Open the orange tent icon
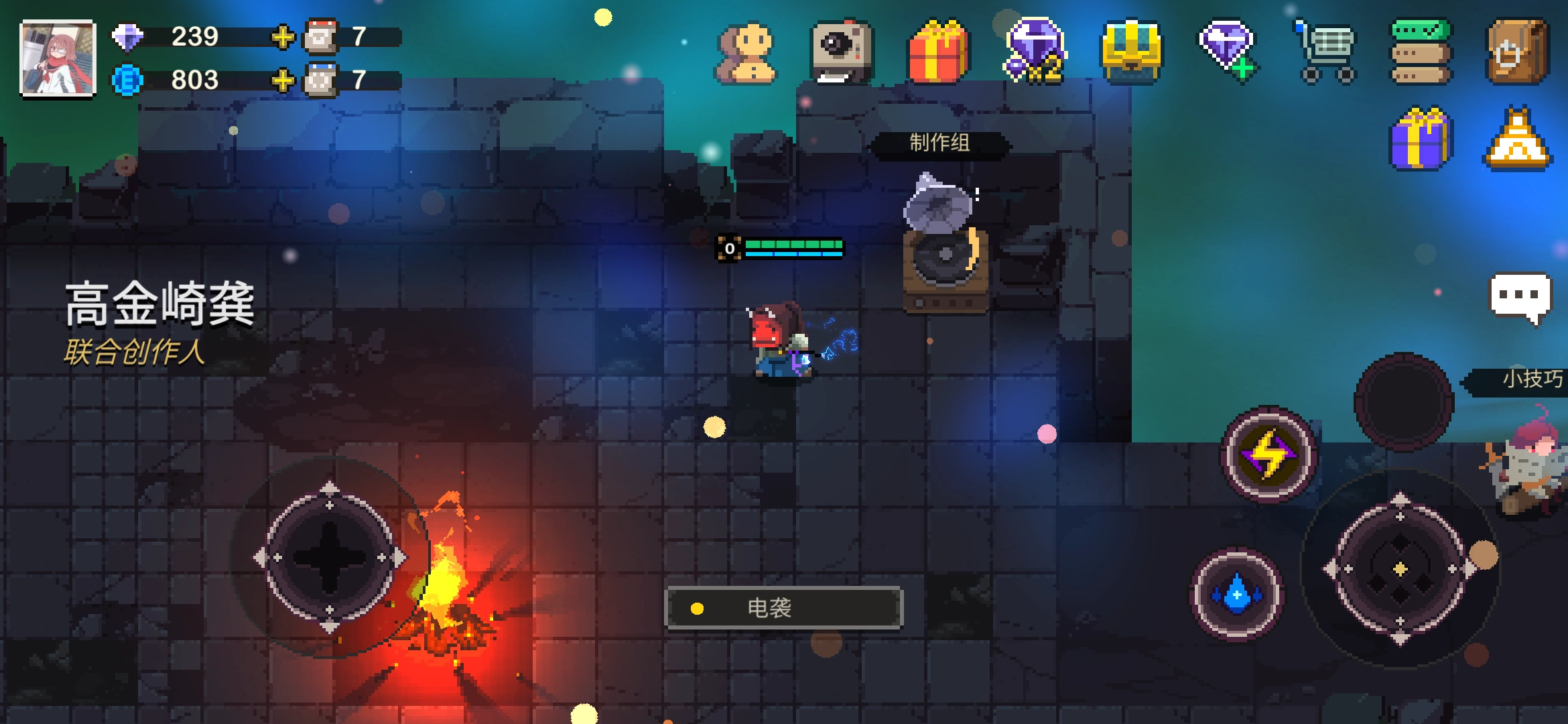1568x724 pixels. click(1517, 139)
